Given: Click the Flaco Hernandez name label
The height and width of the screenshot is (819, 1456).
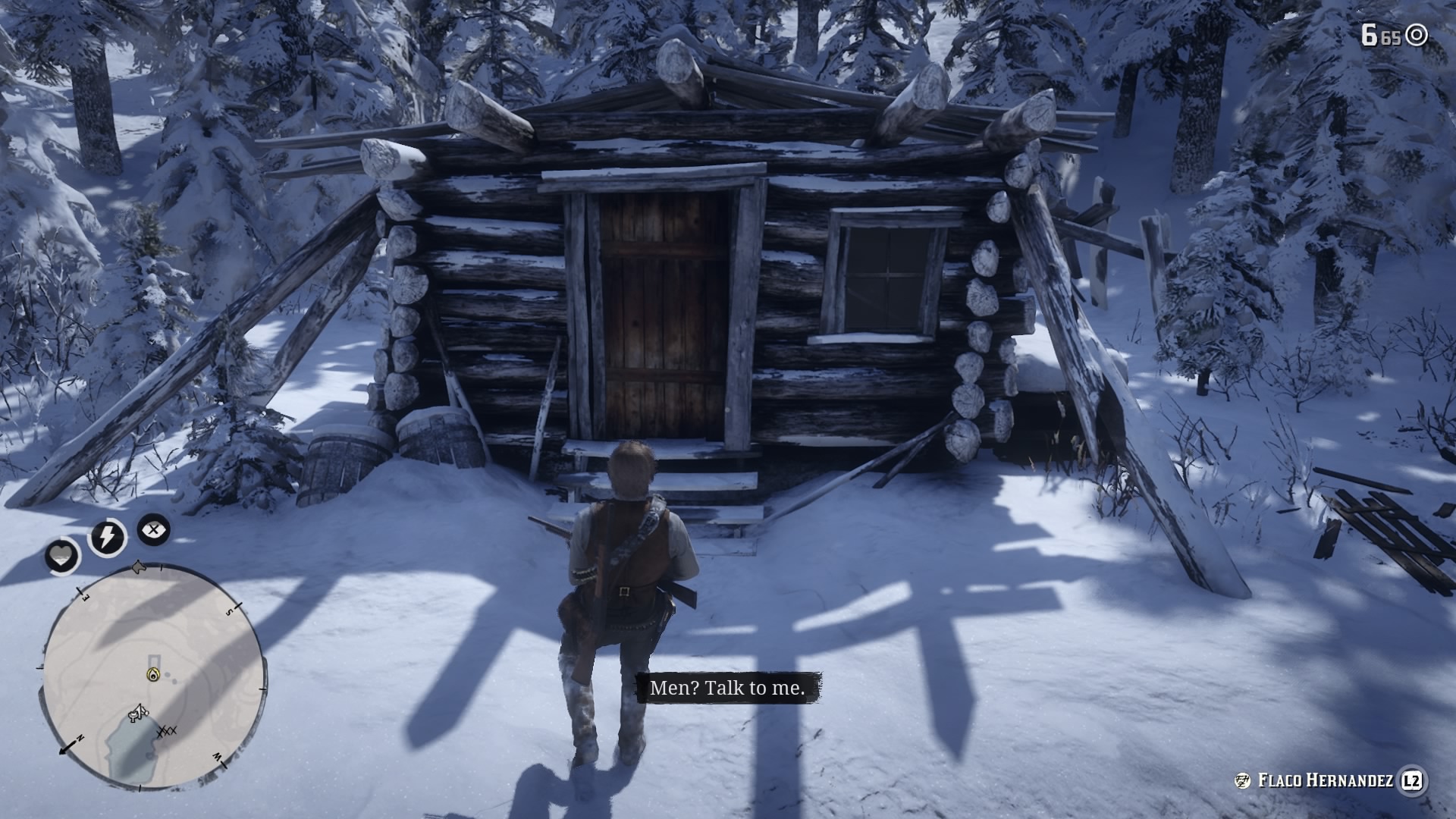Looking at the screenshot, I should click(x=1329, y=780).
